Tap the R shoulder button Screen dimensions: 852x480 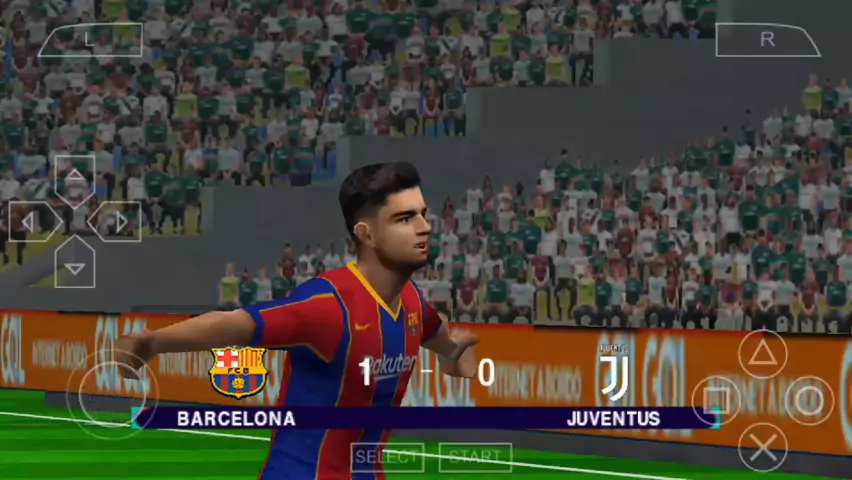[767, 39]
